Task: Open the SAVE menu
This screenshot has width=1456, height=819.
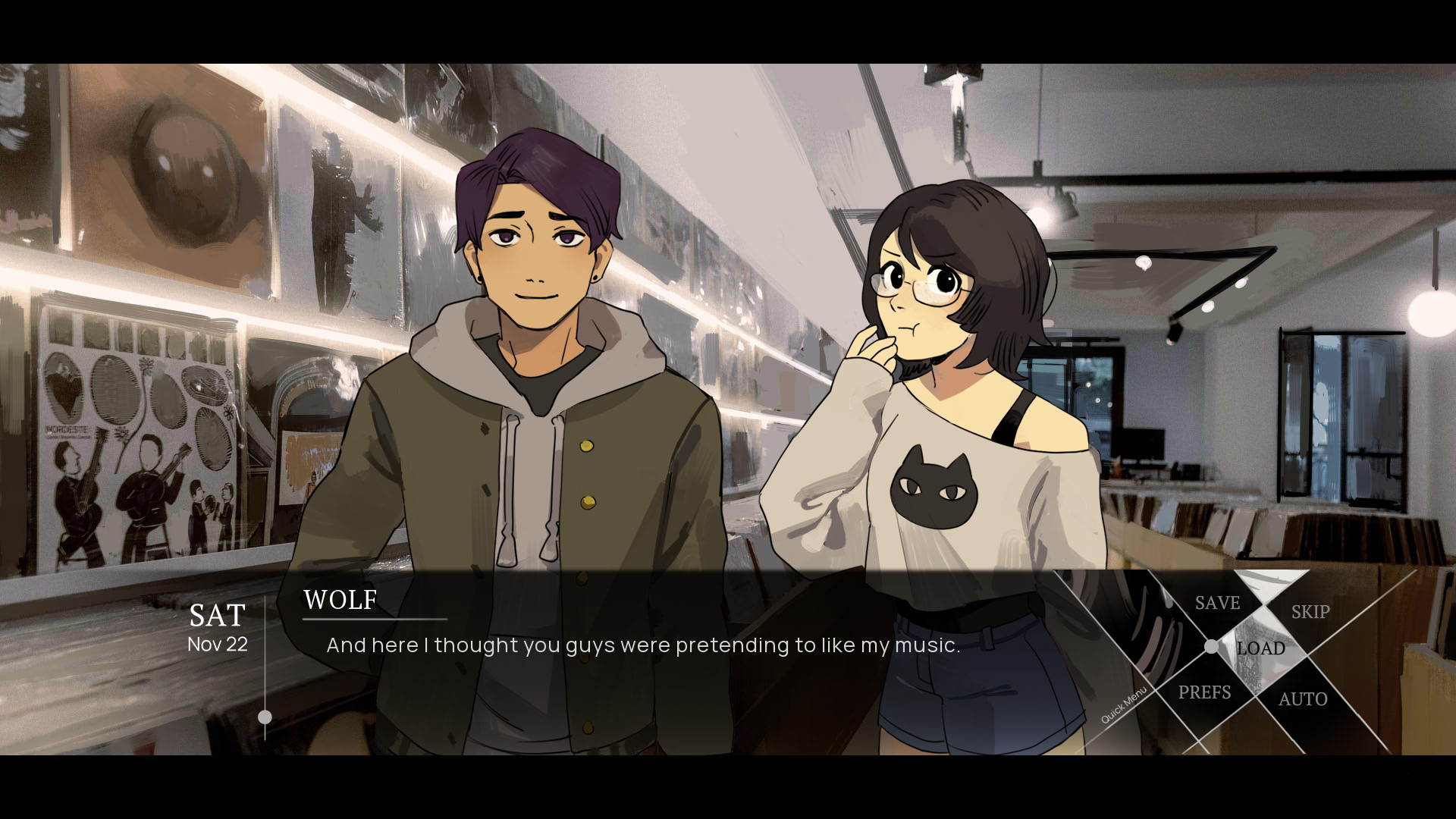Action: coord(1217,603)
